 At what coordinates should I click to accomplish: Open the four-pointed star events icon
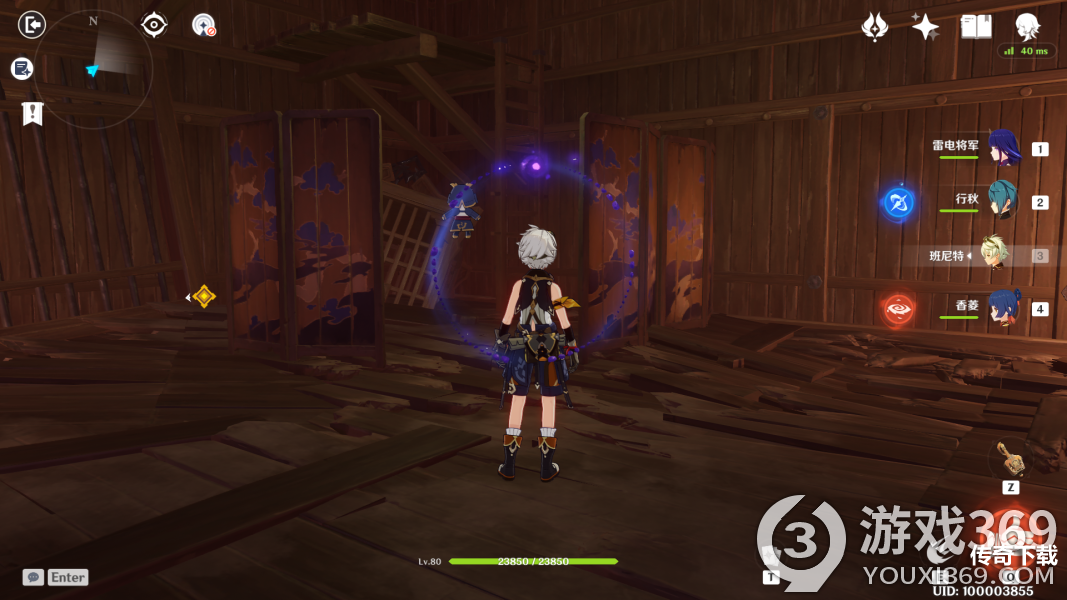pyautogui.click(x=925, y=27)
